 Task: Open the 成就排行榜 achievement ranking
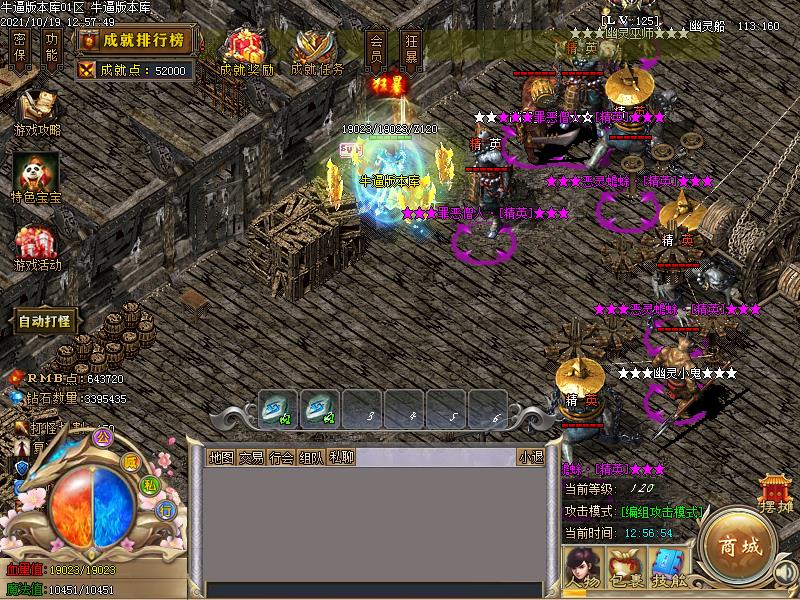click(135, 40)
